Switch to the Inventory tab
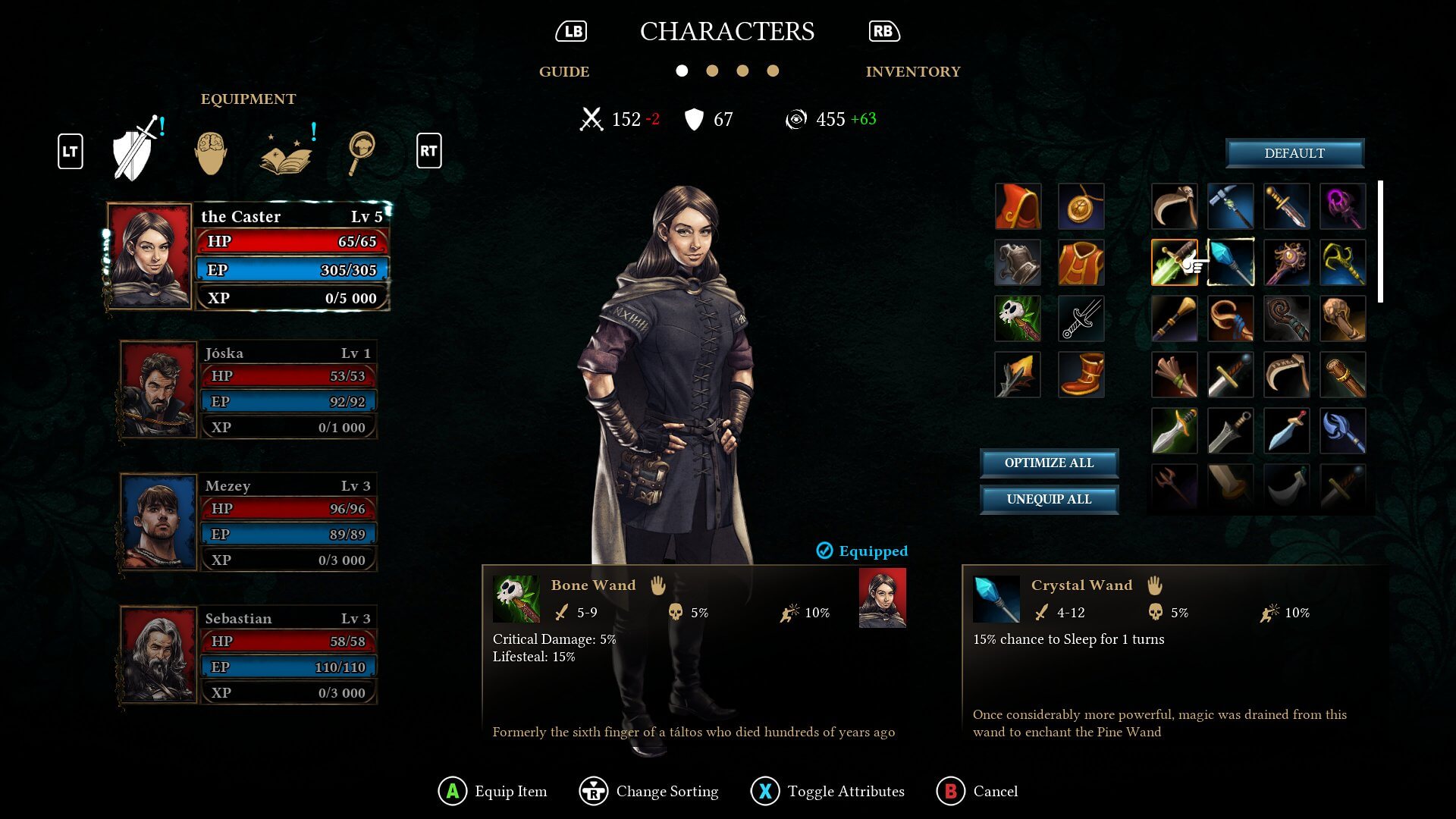Viewport: 1456px width, 819px height. (x=913, y=72)
